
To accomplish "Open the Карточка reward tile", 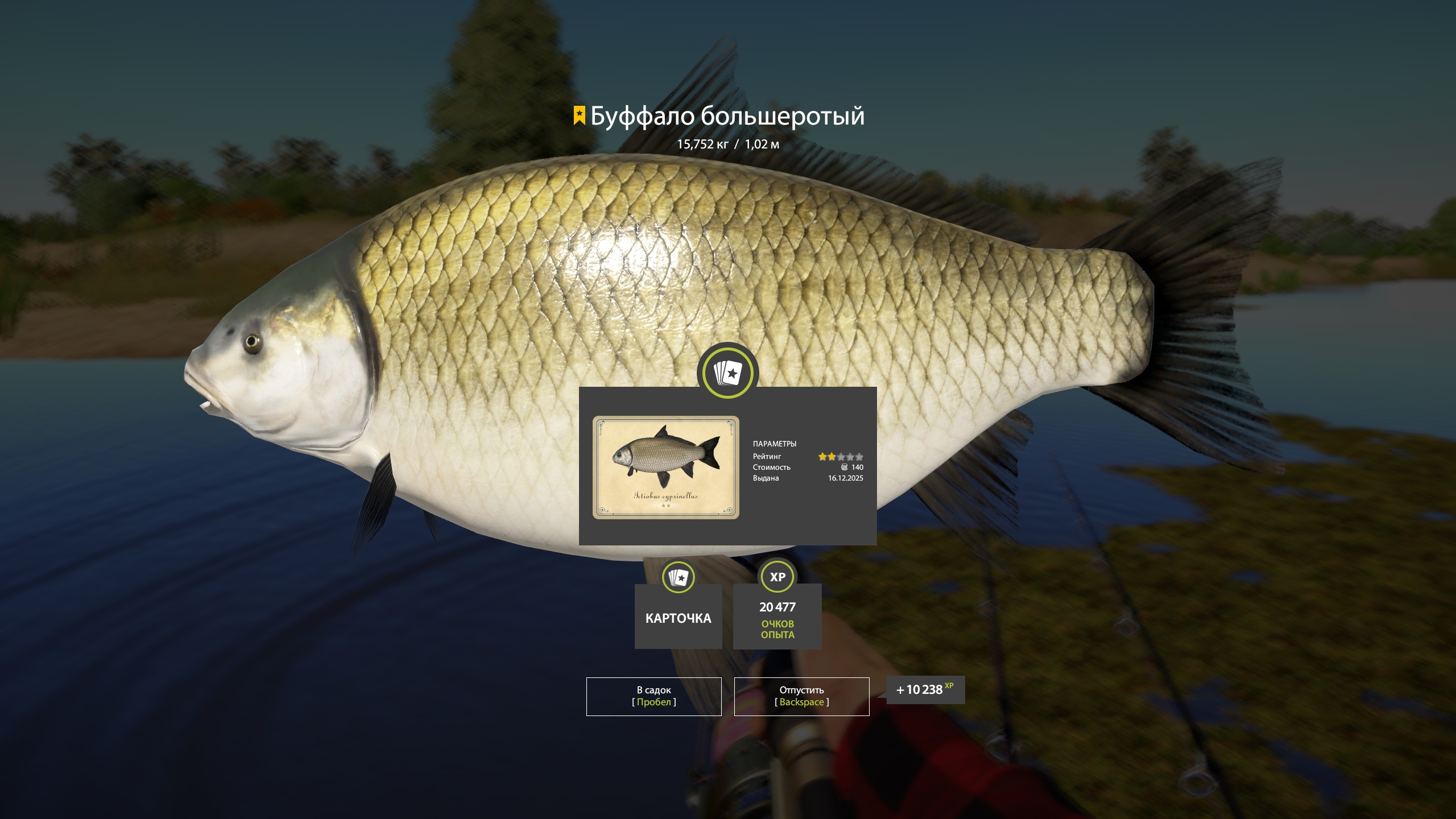I will [678, 616].
